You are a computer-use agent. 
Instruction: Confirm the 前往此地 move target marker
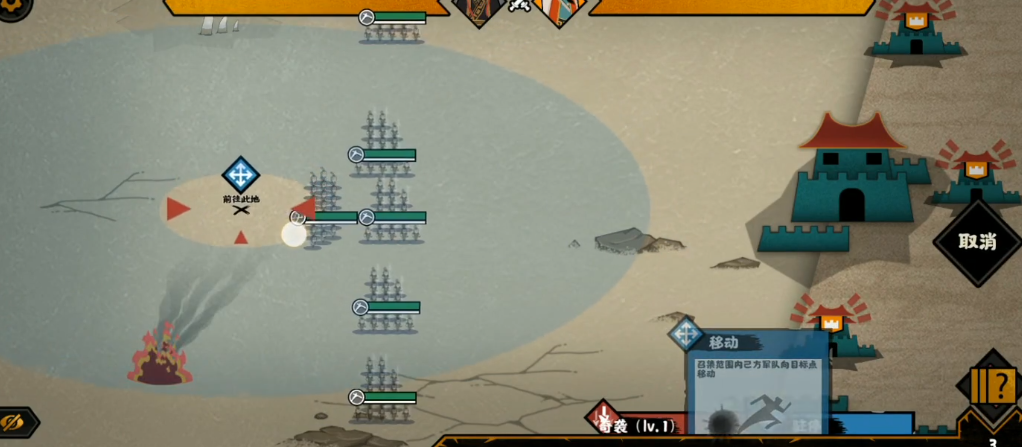click(x=240, y=176)
